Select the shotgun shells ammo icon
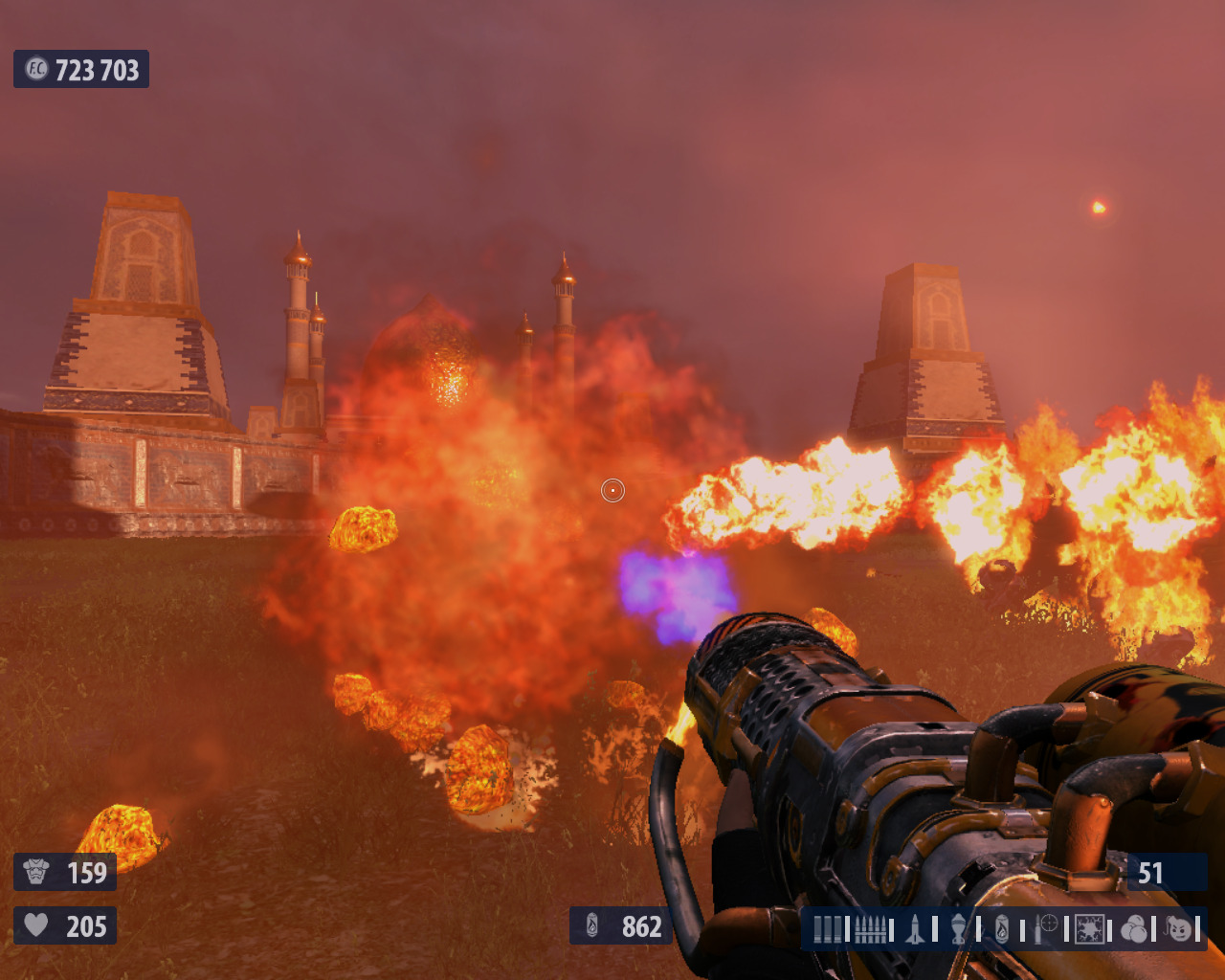1225x980 pixels. pos(827,928)
